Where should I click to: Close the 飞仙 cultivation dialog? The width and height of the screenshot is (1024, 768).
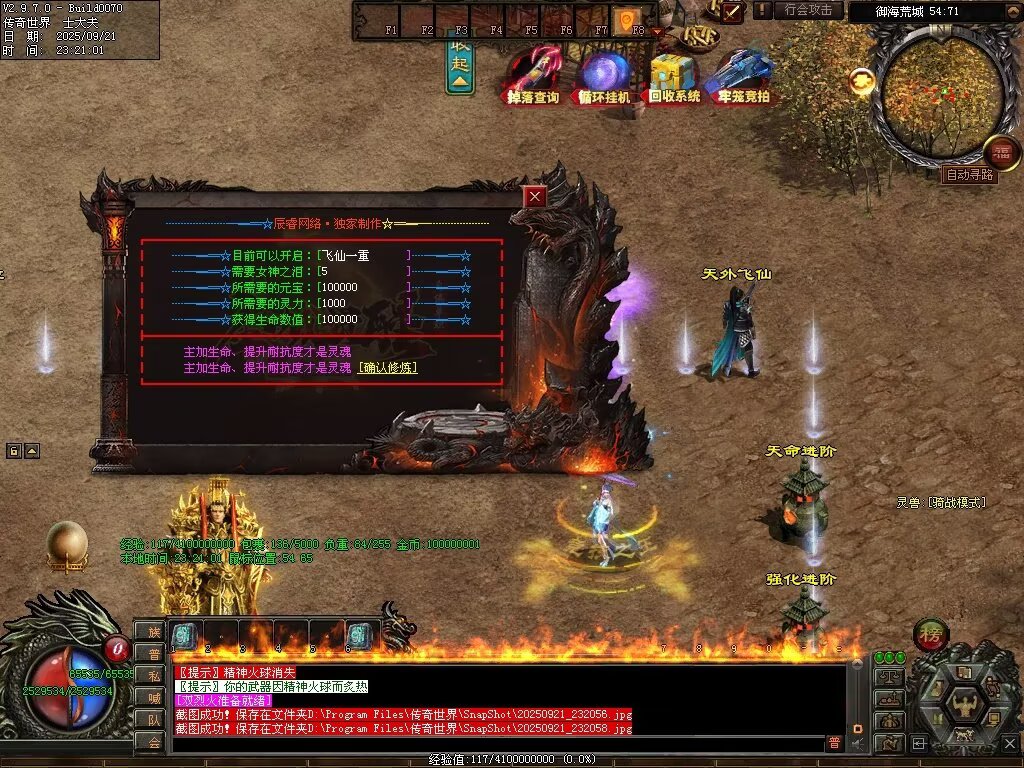(x=536, y=196)
